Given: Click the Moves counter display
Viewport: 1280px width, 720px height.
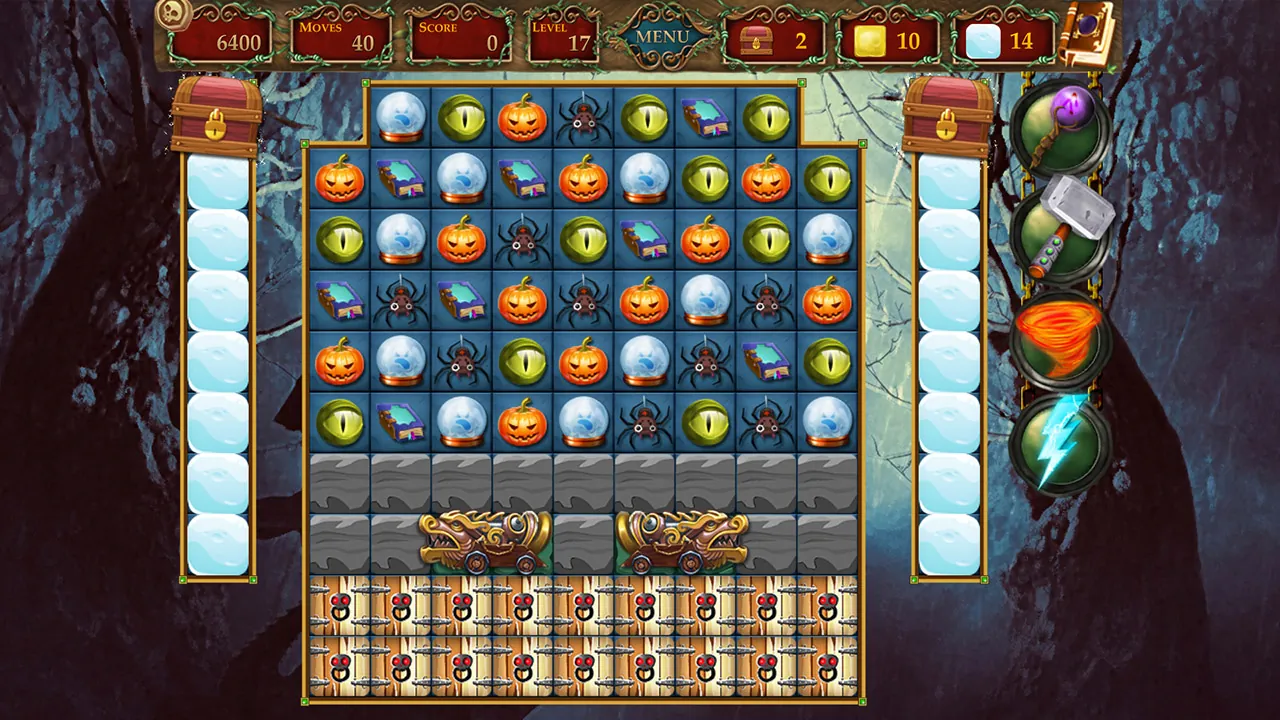Looking at the screenshot, I should tap(339, 39).
